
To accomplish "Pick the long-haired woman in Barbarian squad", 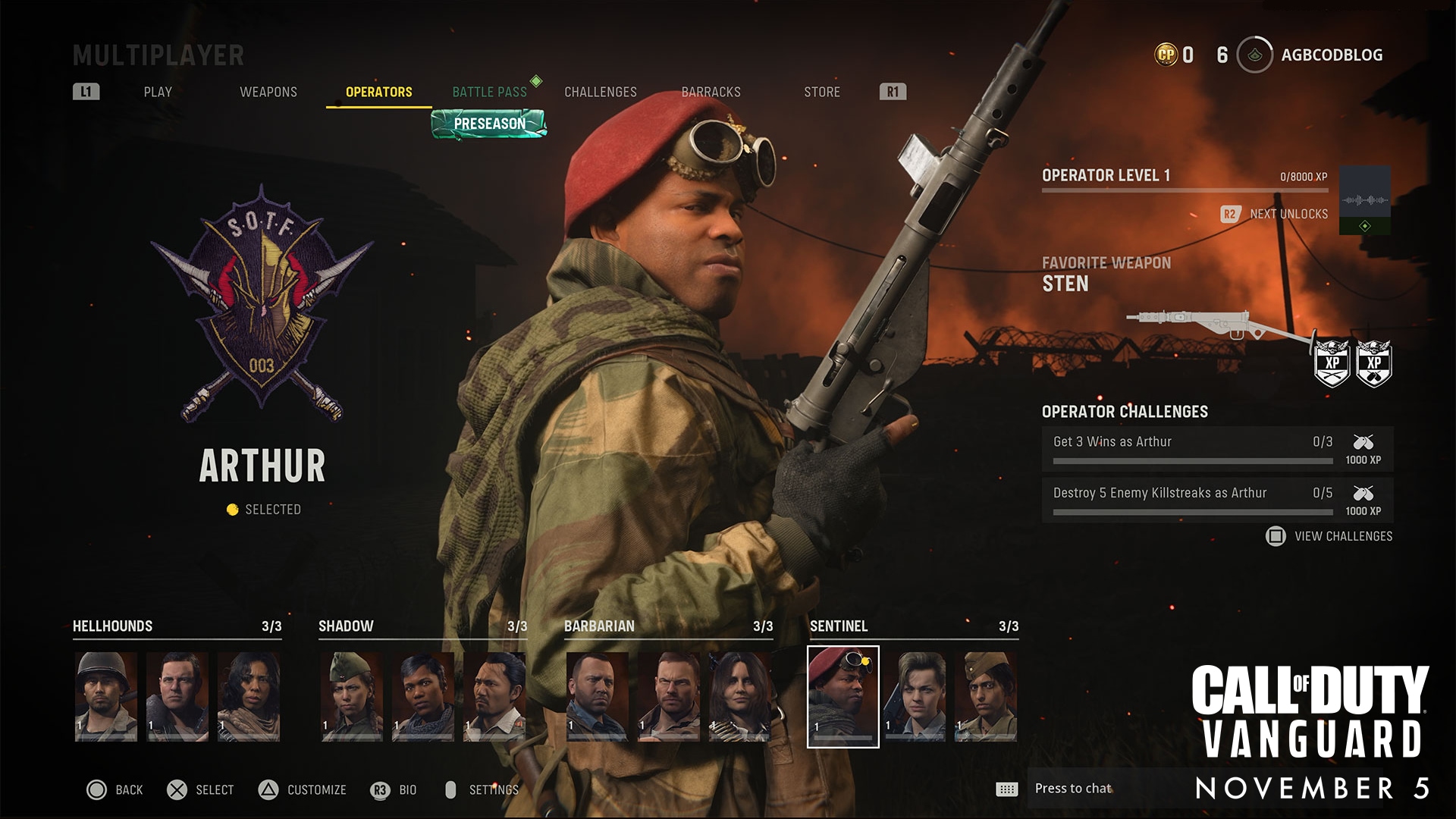I will (x=740, y=696).
